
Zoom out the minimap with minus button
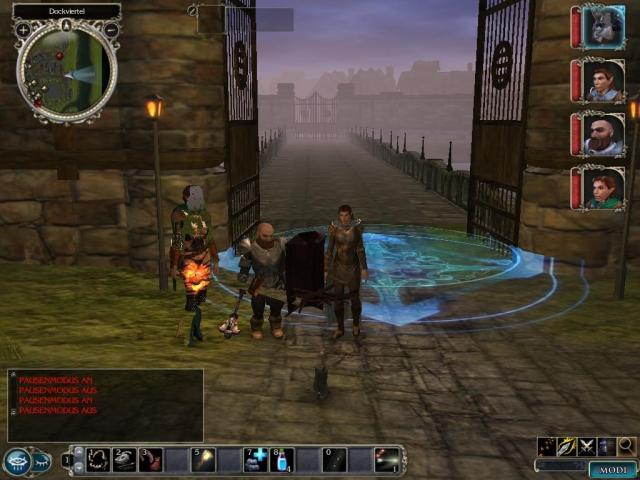point(110,30)
